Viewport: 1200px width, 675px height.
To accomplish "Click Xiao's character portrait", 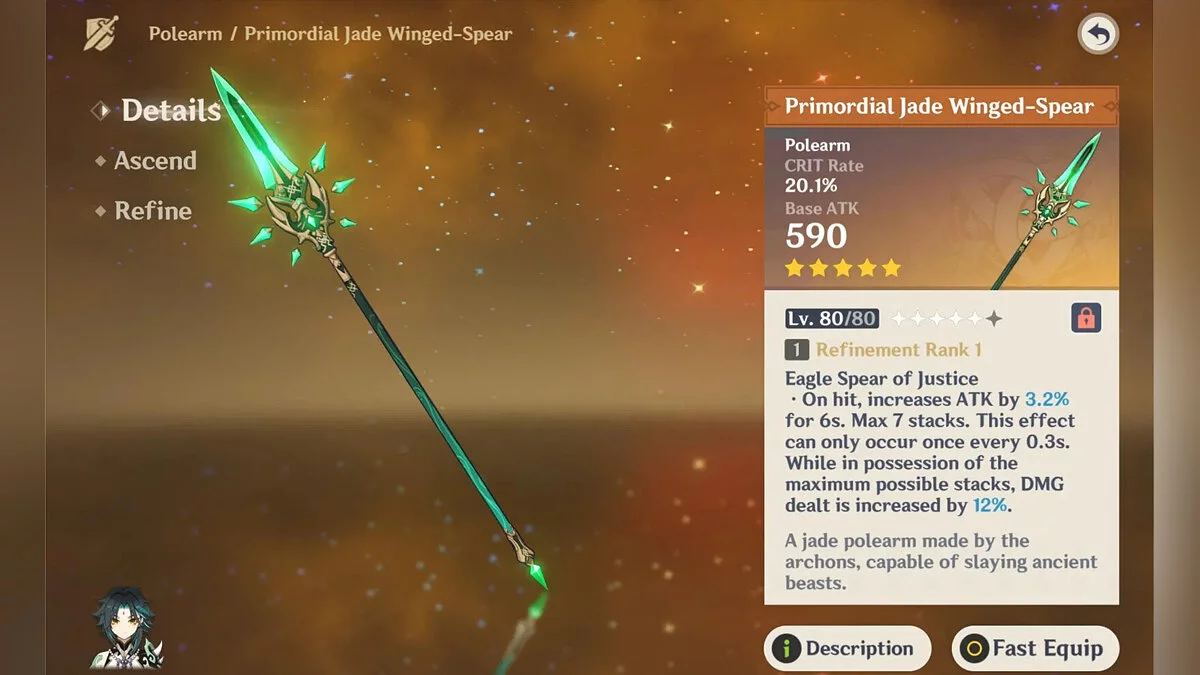I will (120, 628).
